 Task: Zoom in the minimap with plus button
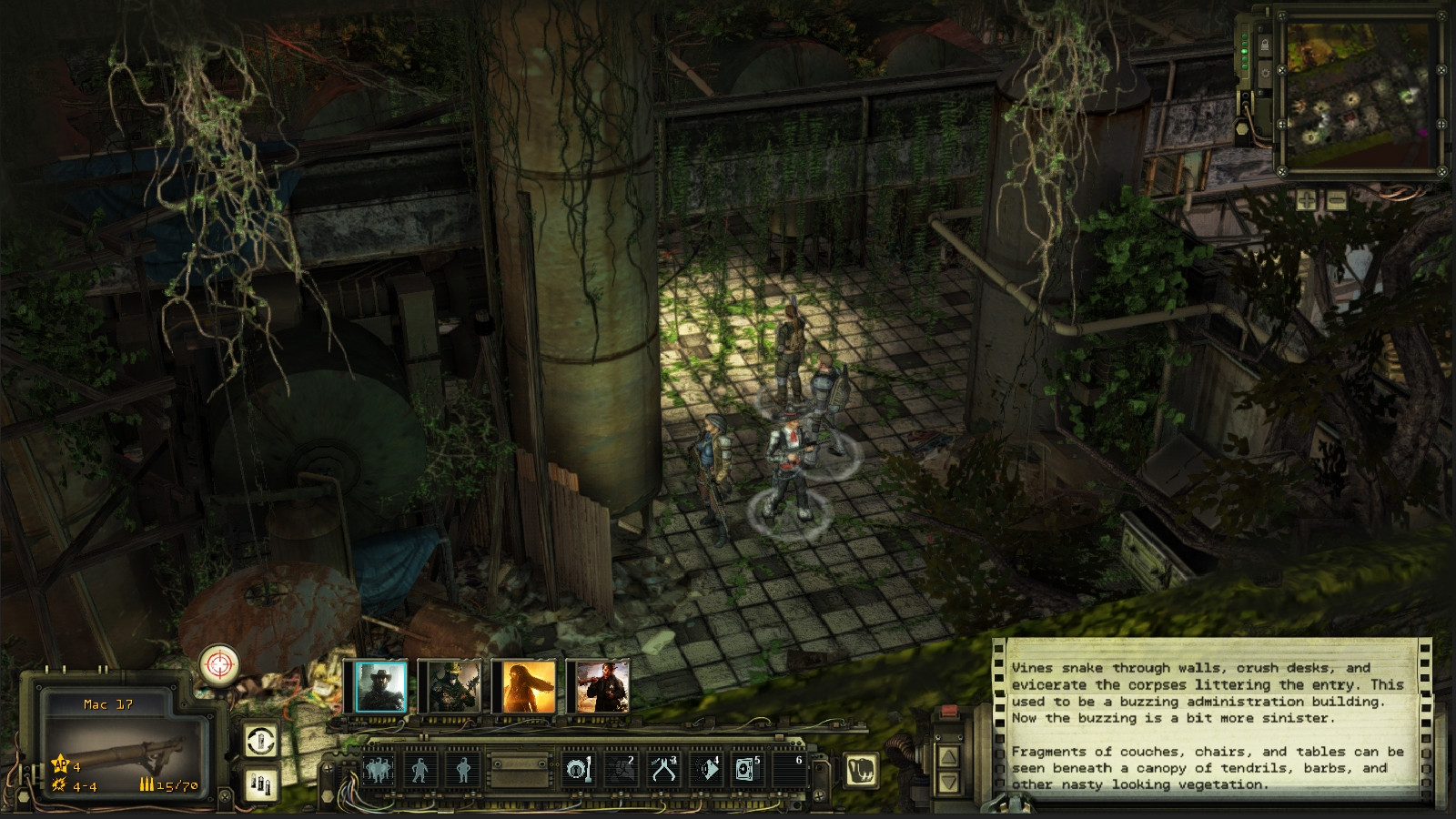tap(1306, 200)
